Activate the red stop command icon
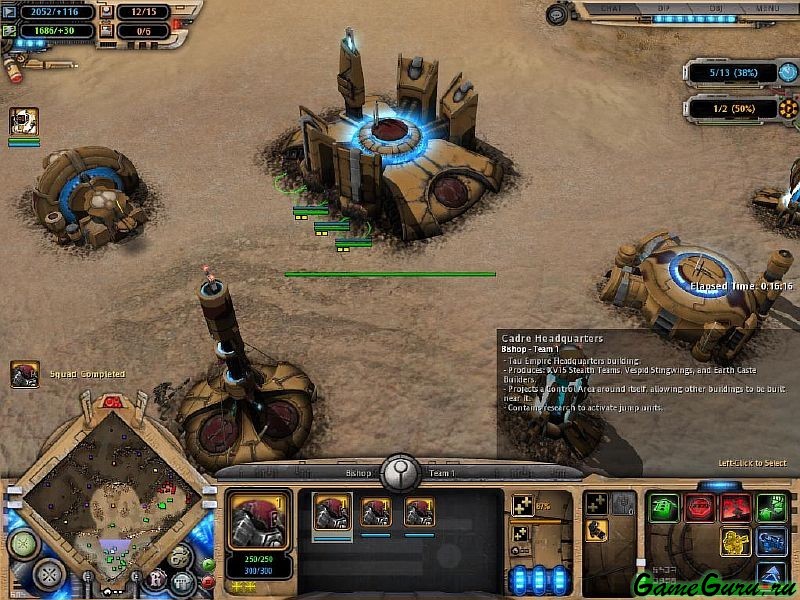The height and width of the screenshot is (600, 800). click(x=700, y=507)
